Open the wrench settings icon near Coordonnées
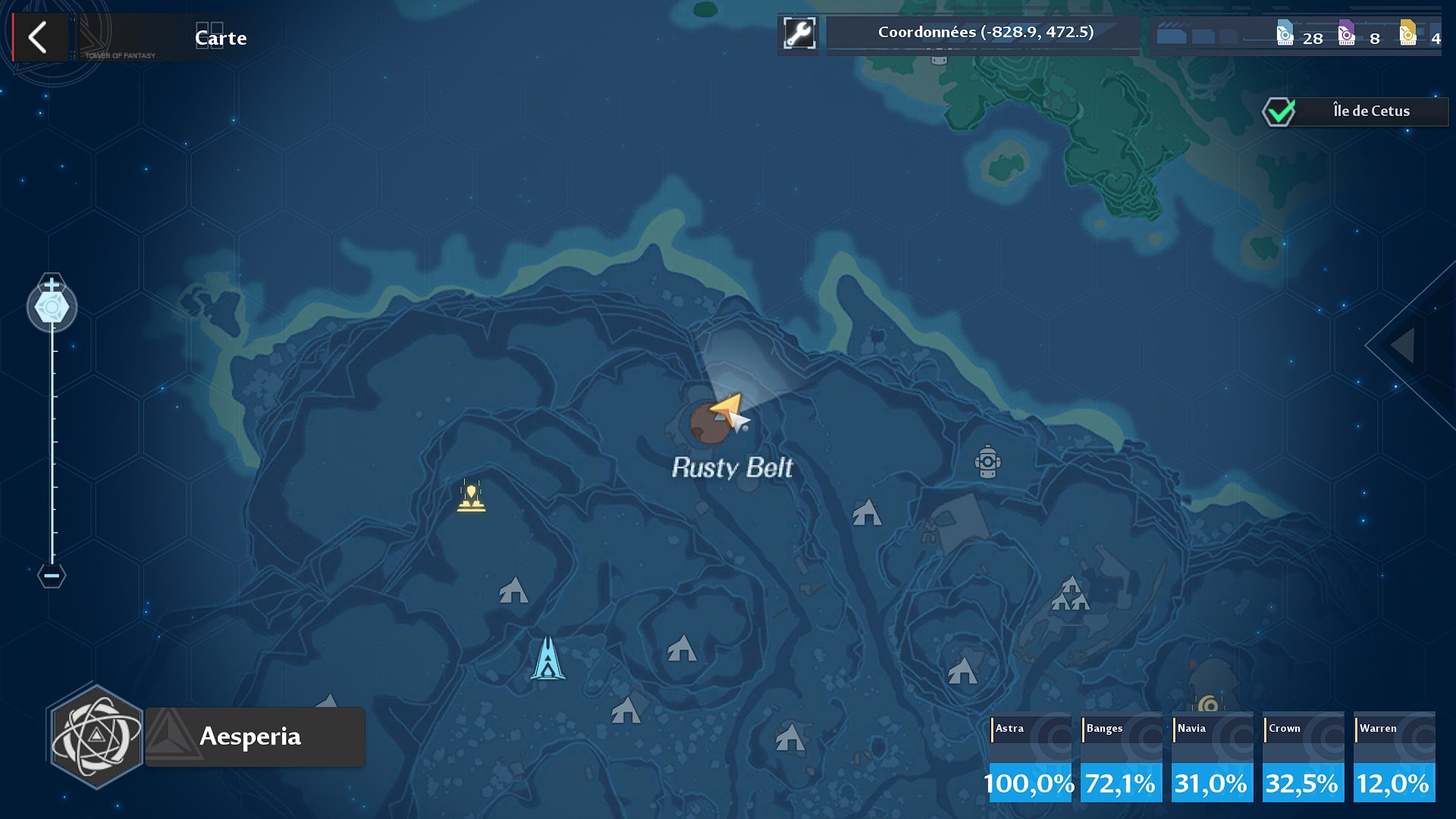This screenshot has width=1456, height=819. pyautogui.click(x=799, y=33)
